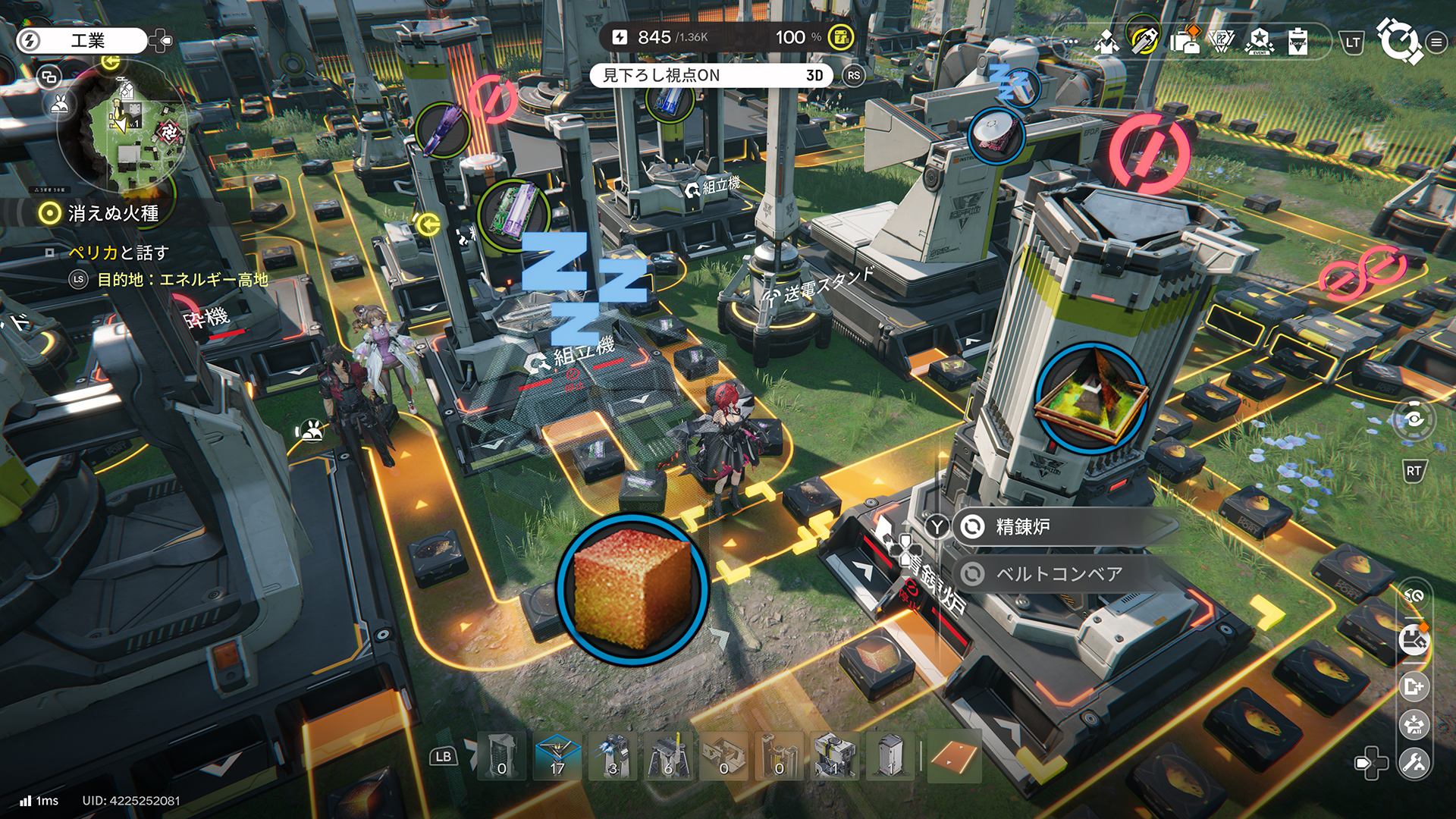The image size is (1456, 819).
Task: Open the wrench and hammer build tool
Action: pos(1414,762)
